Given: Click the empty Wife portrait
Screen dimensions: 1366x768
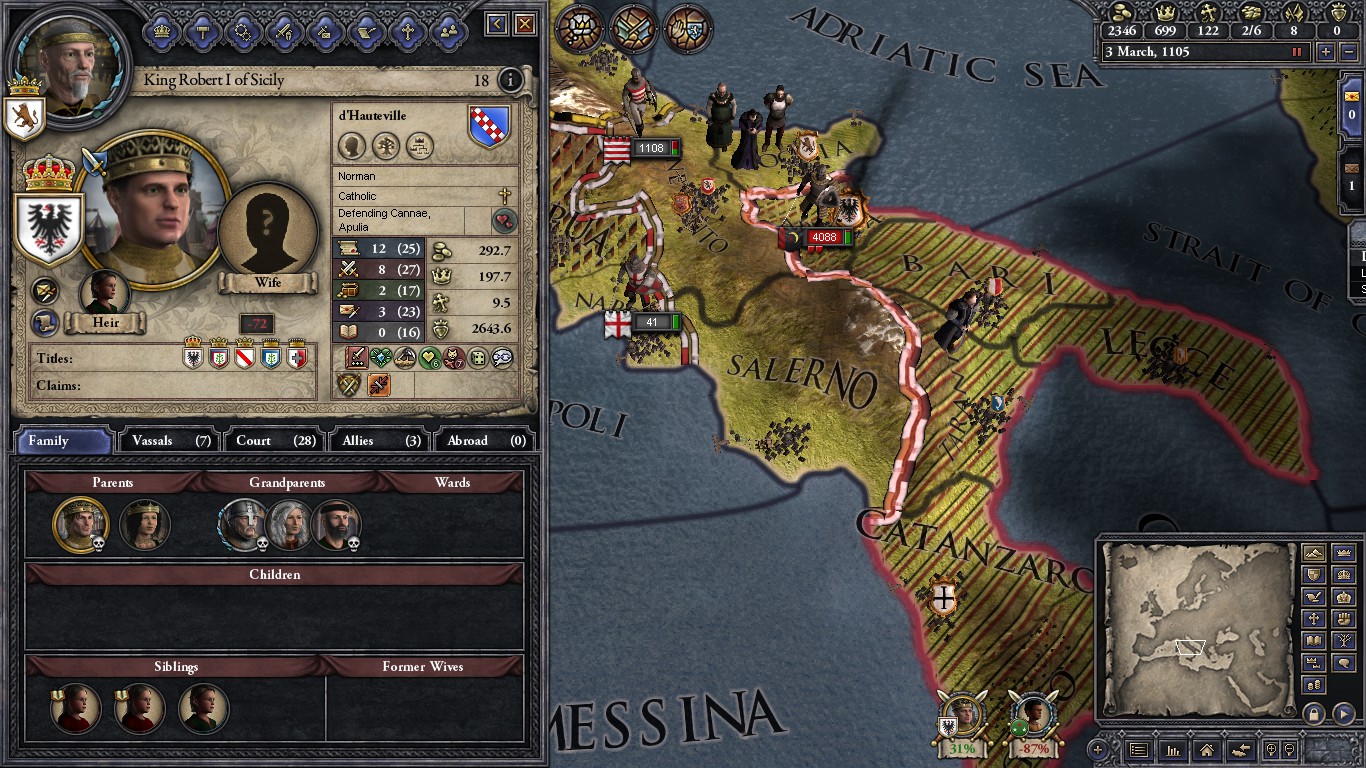Looking at the screenshot, I should 267,234.
